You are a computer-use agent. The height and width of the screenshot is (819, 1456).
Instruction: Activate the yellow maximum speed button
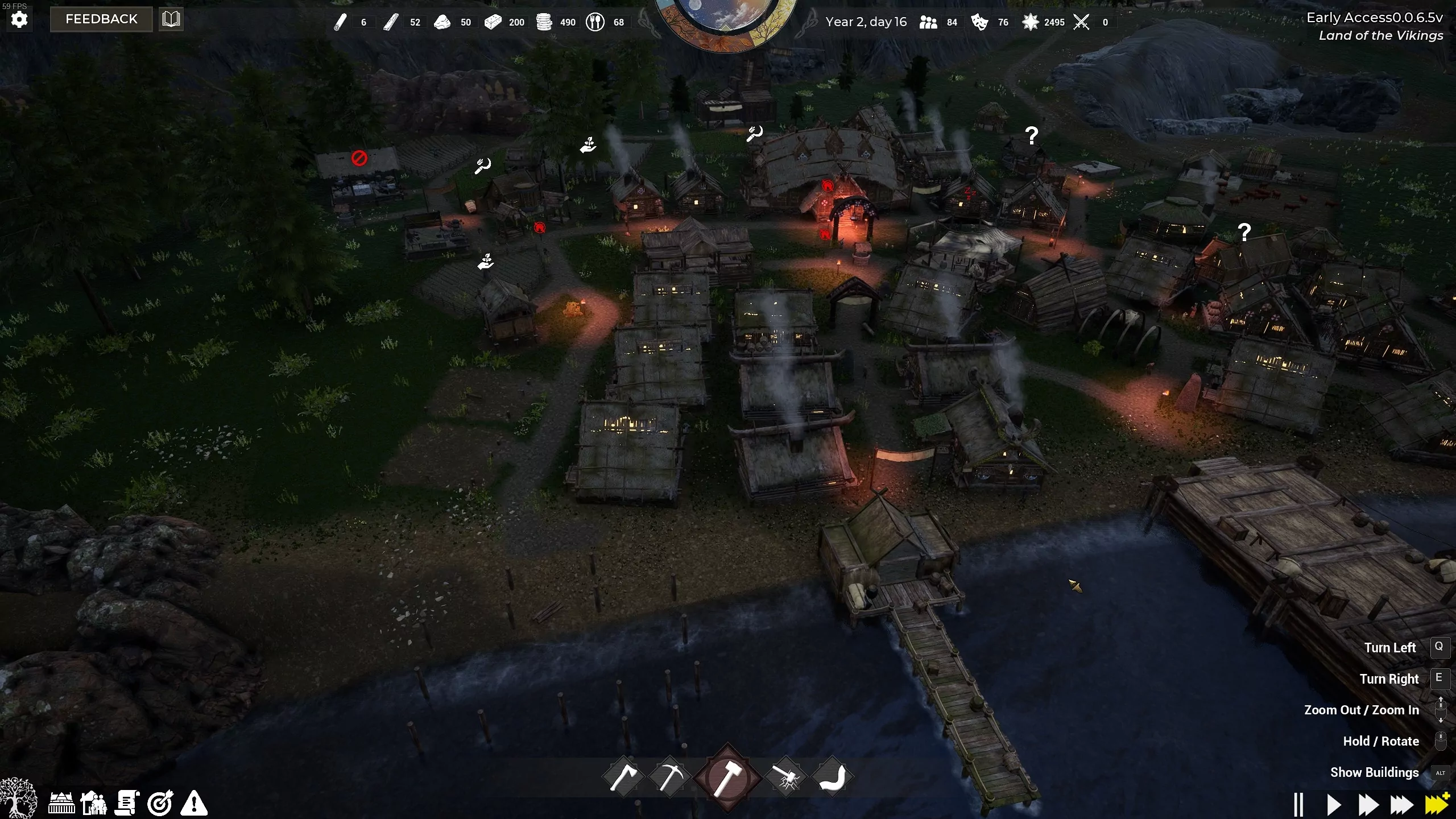click(1437, 804)
